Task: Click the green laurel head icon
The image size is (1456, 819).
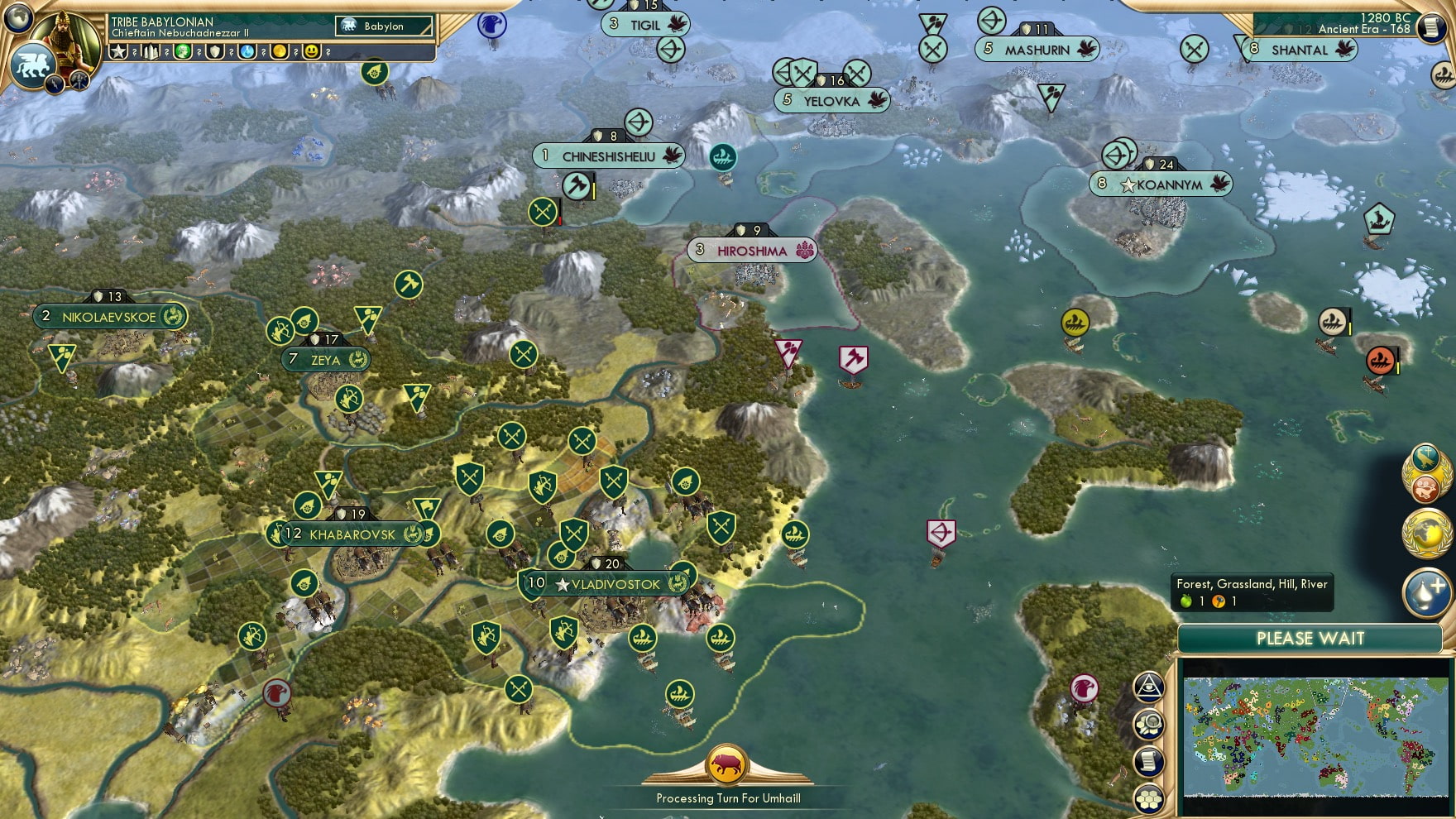Action: click(x=183, y=51)
